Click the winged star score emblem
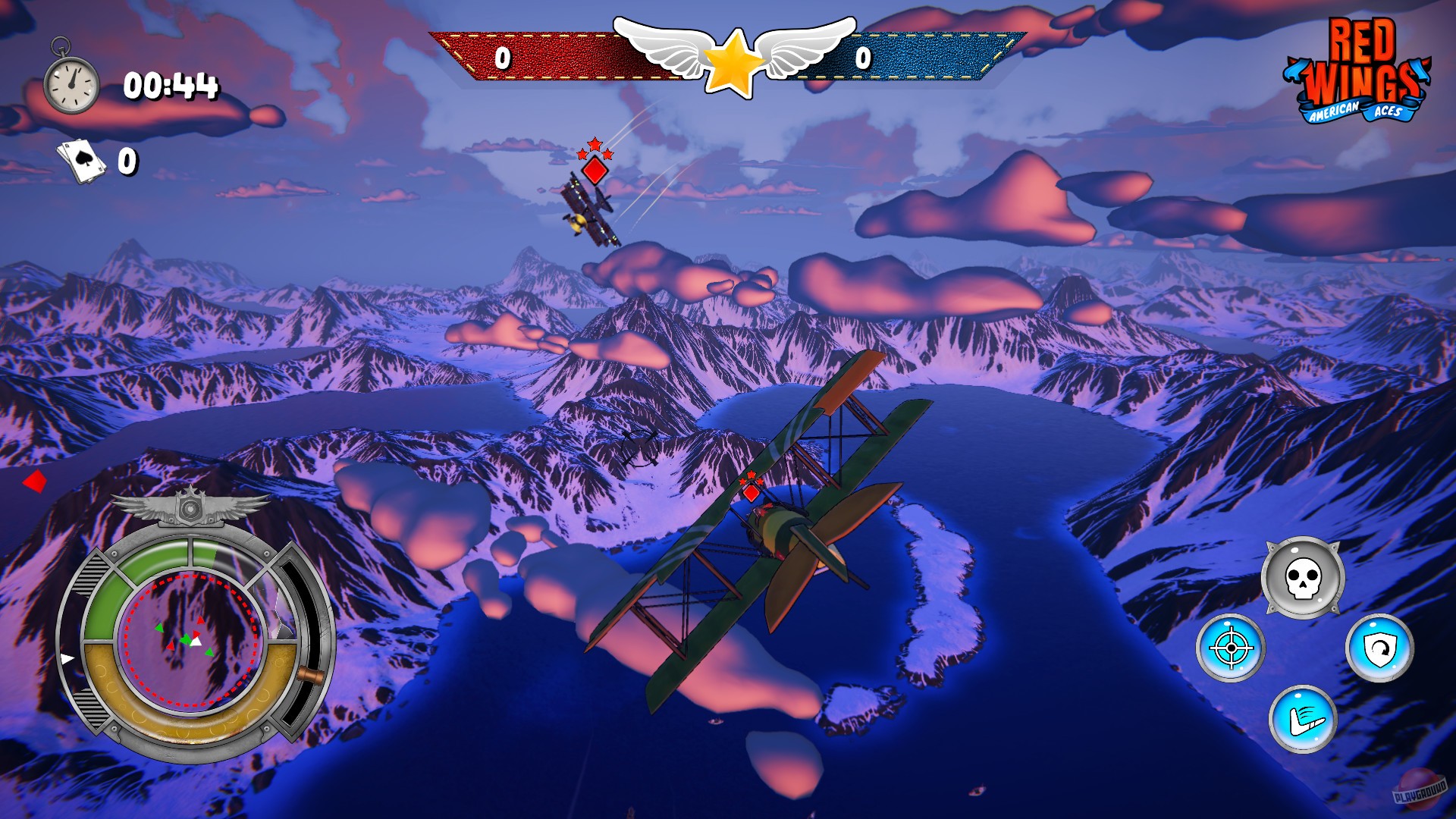Image resolution: width=1456 pixels, height=819 pixels. click(730, 61)
